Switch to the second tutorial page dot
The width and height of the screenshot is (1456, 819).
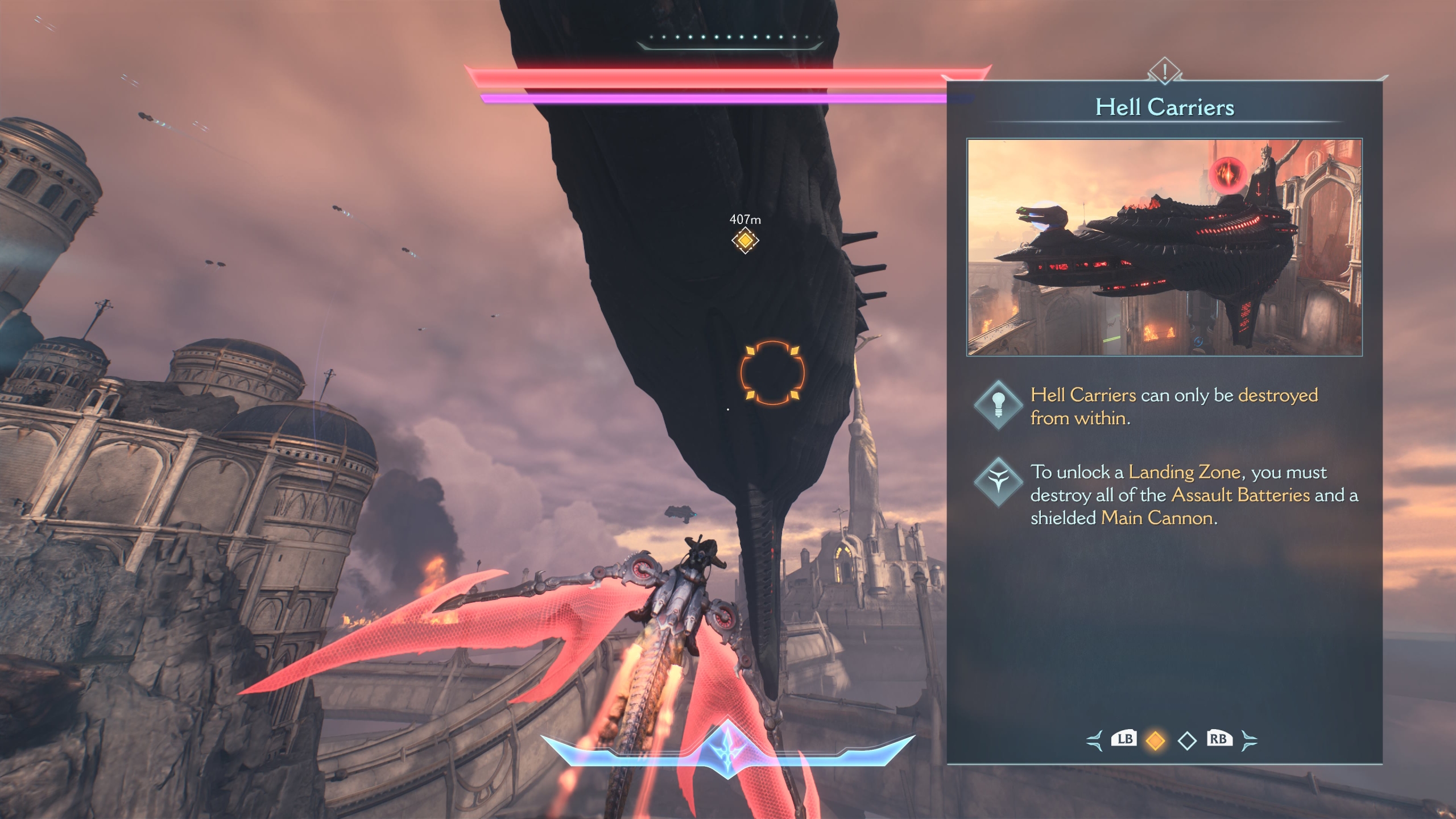1187,741
